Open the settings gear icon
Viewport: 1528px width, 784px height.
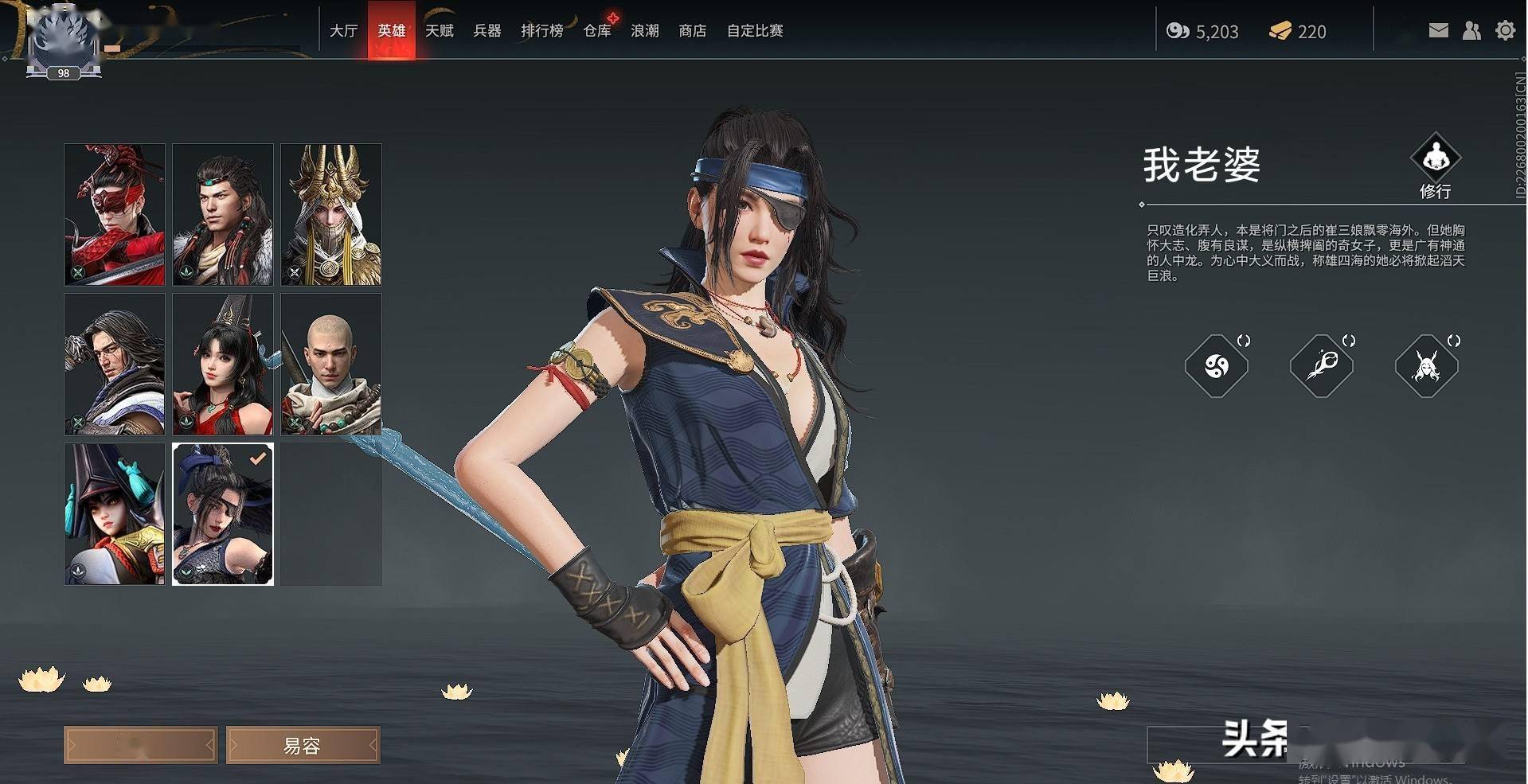1505,31
